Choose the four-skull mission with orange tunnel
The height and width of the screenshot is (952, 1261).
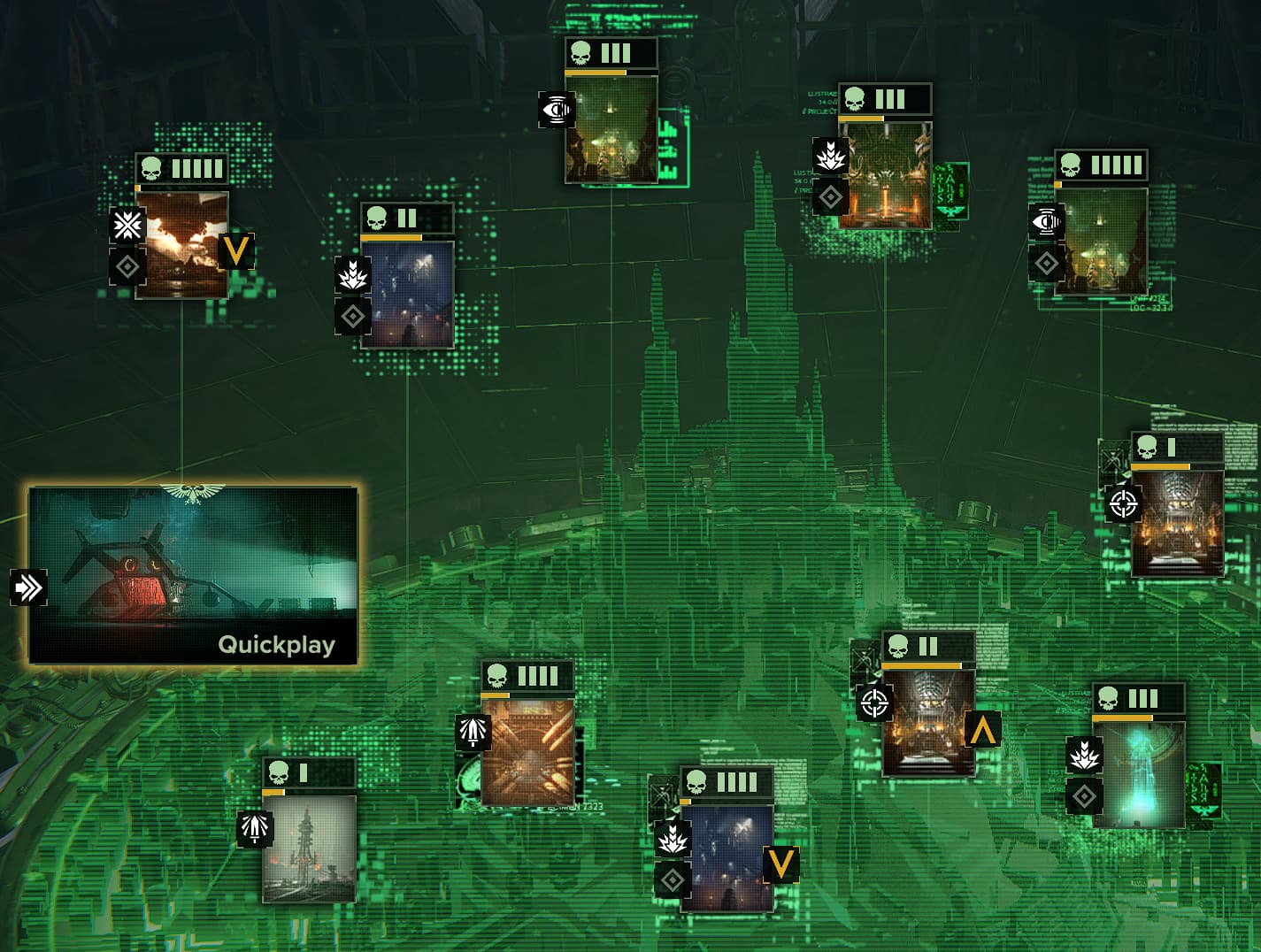click(x=527, y=752)
